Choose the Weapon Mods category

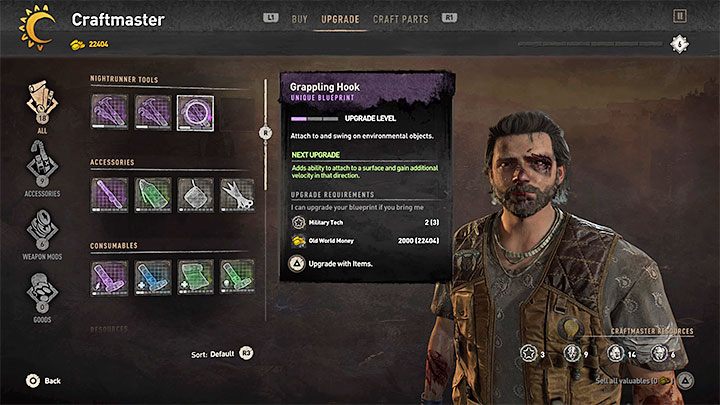(x=42, y=232)
